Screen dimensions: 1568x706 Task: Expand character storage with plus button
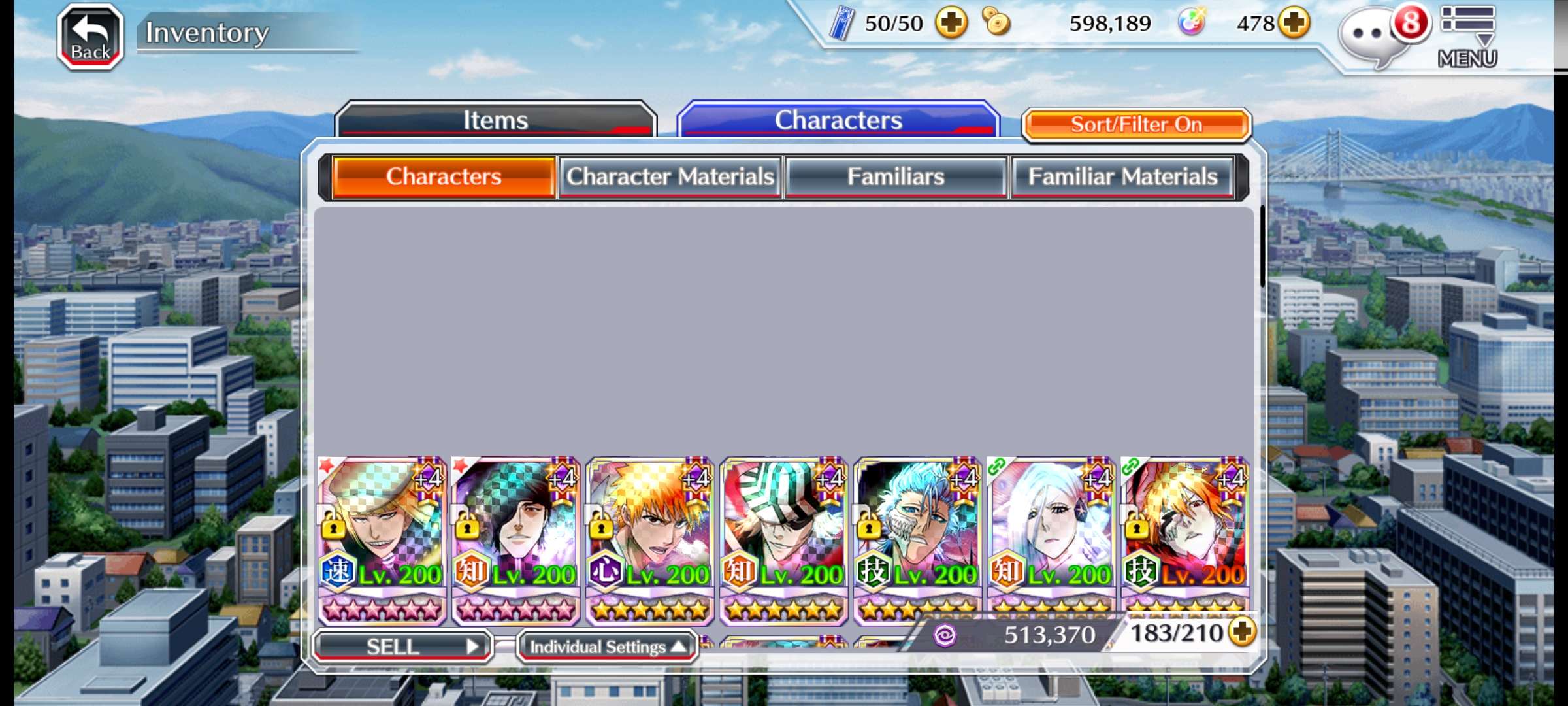click(1241, 632)
